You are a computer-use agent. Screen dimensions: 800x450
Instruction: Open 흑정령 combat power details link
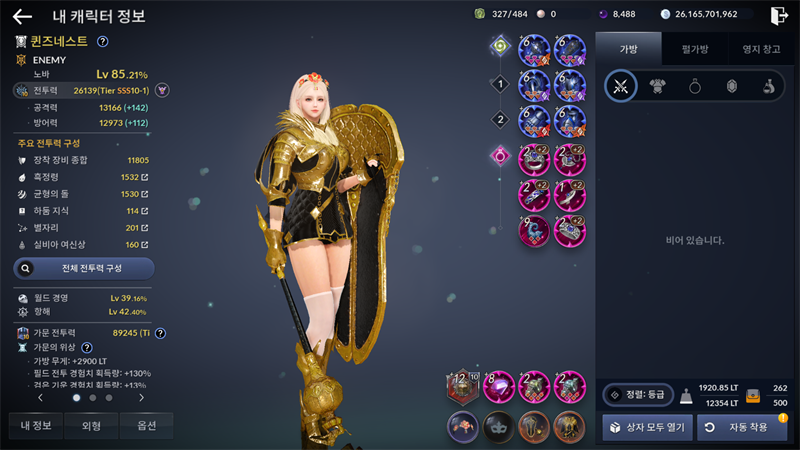[145, 177]
